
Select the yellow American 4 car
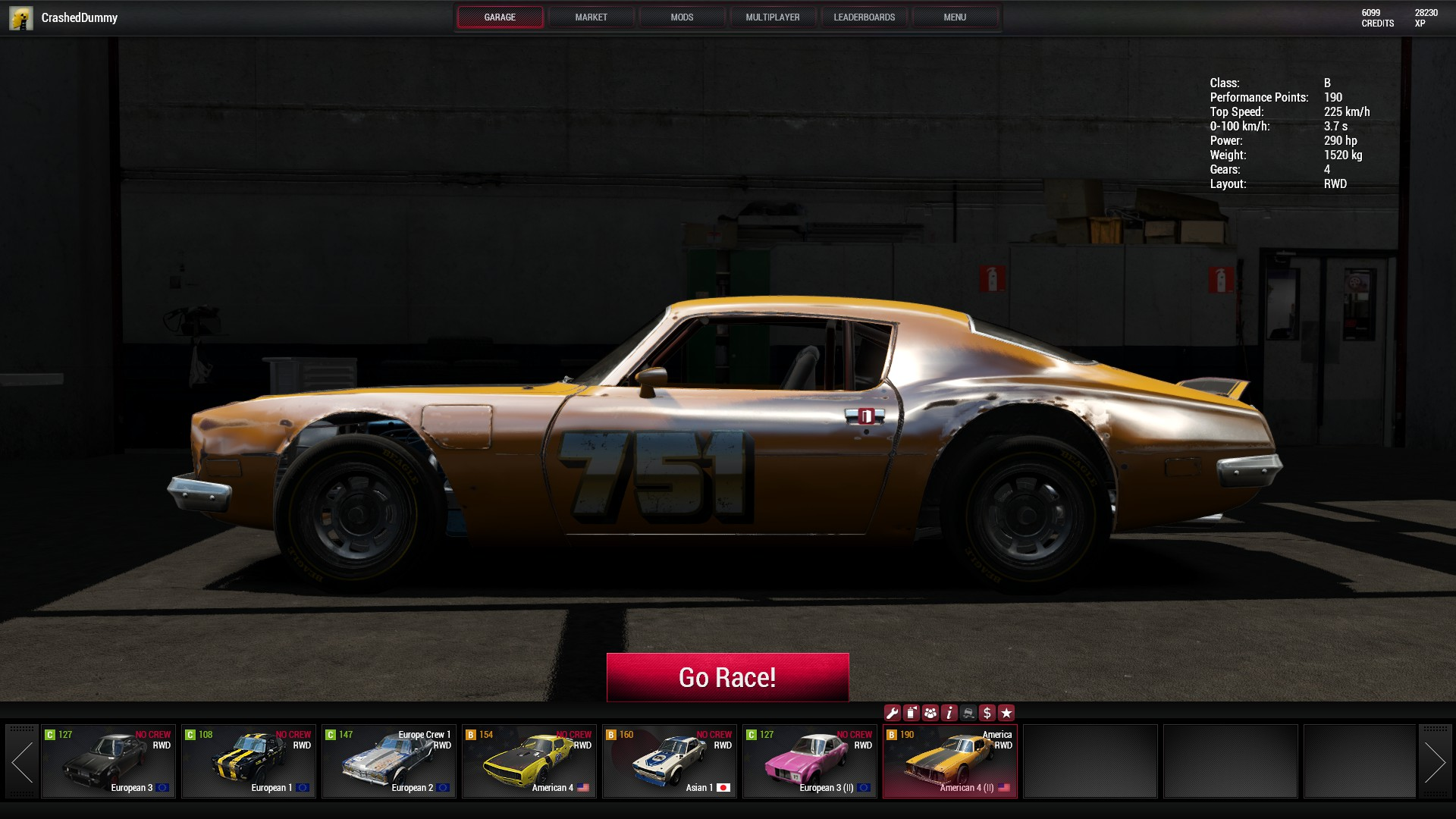pos(529,761)
